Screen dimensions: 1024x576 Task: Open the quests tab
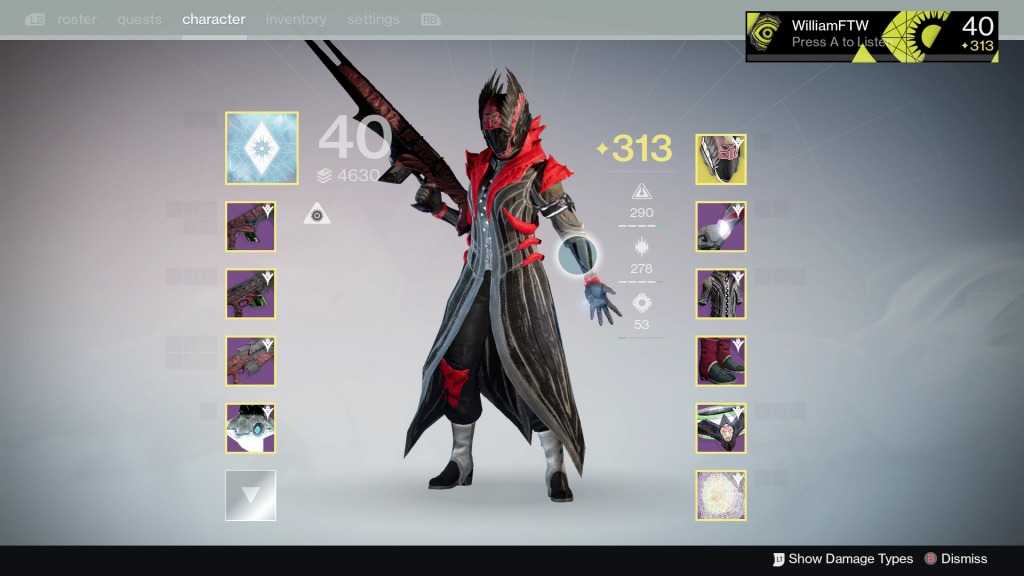(139, 19)
